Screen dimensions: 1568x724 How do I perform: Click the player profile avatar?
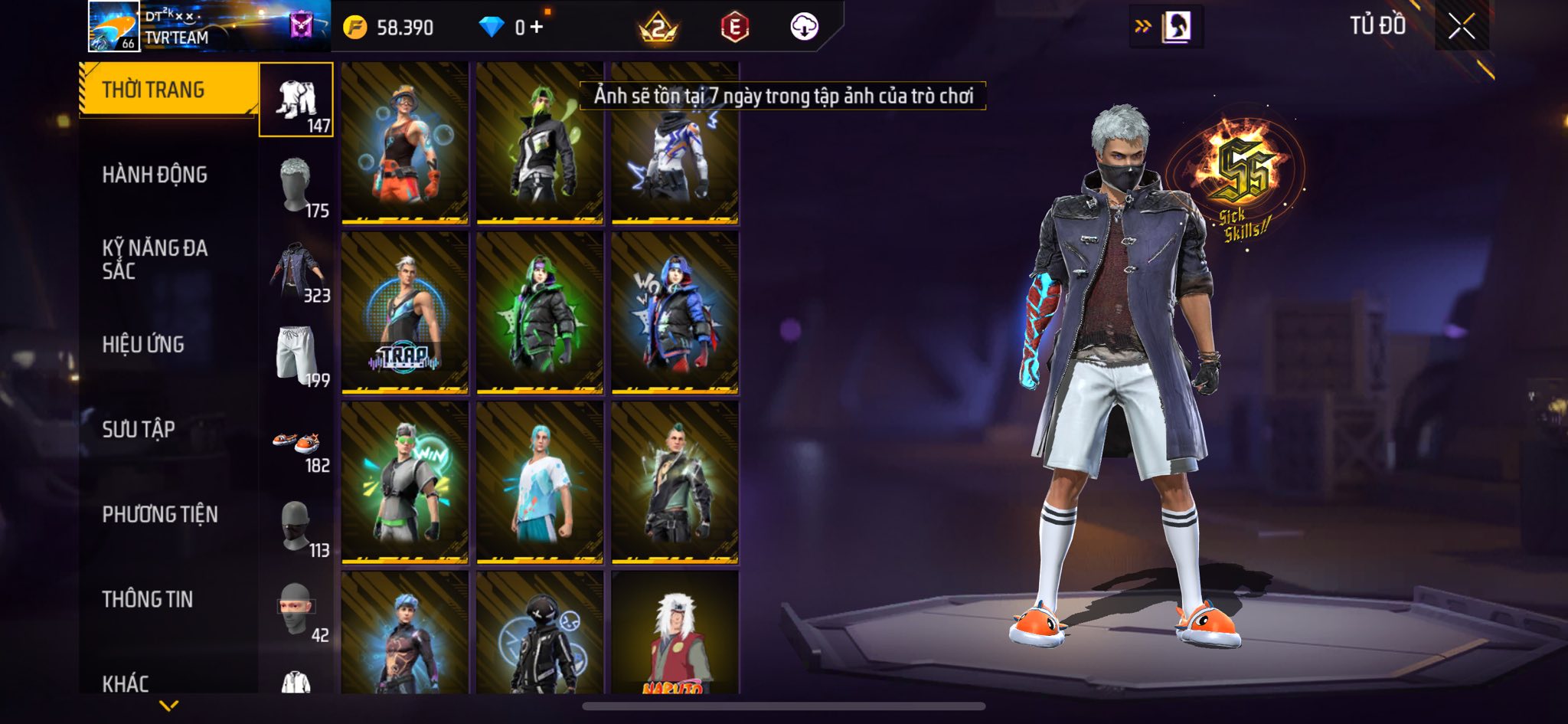coord(114,26)
